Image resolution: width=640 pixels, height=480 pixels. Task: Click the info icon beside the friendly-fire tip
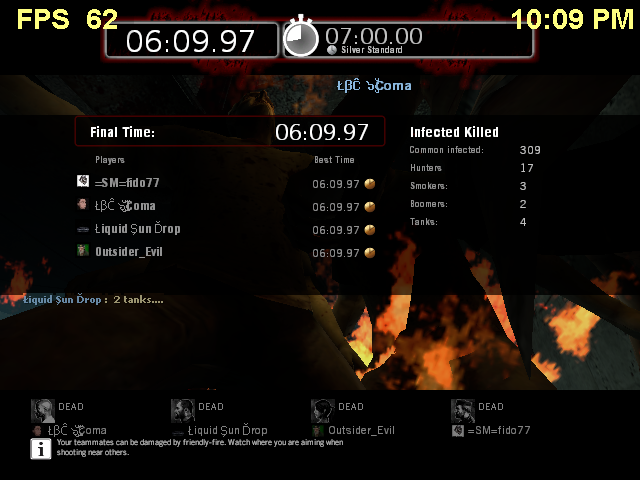[41, 447]
